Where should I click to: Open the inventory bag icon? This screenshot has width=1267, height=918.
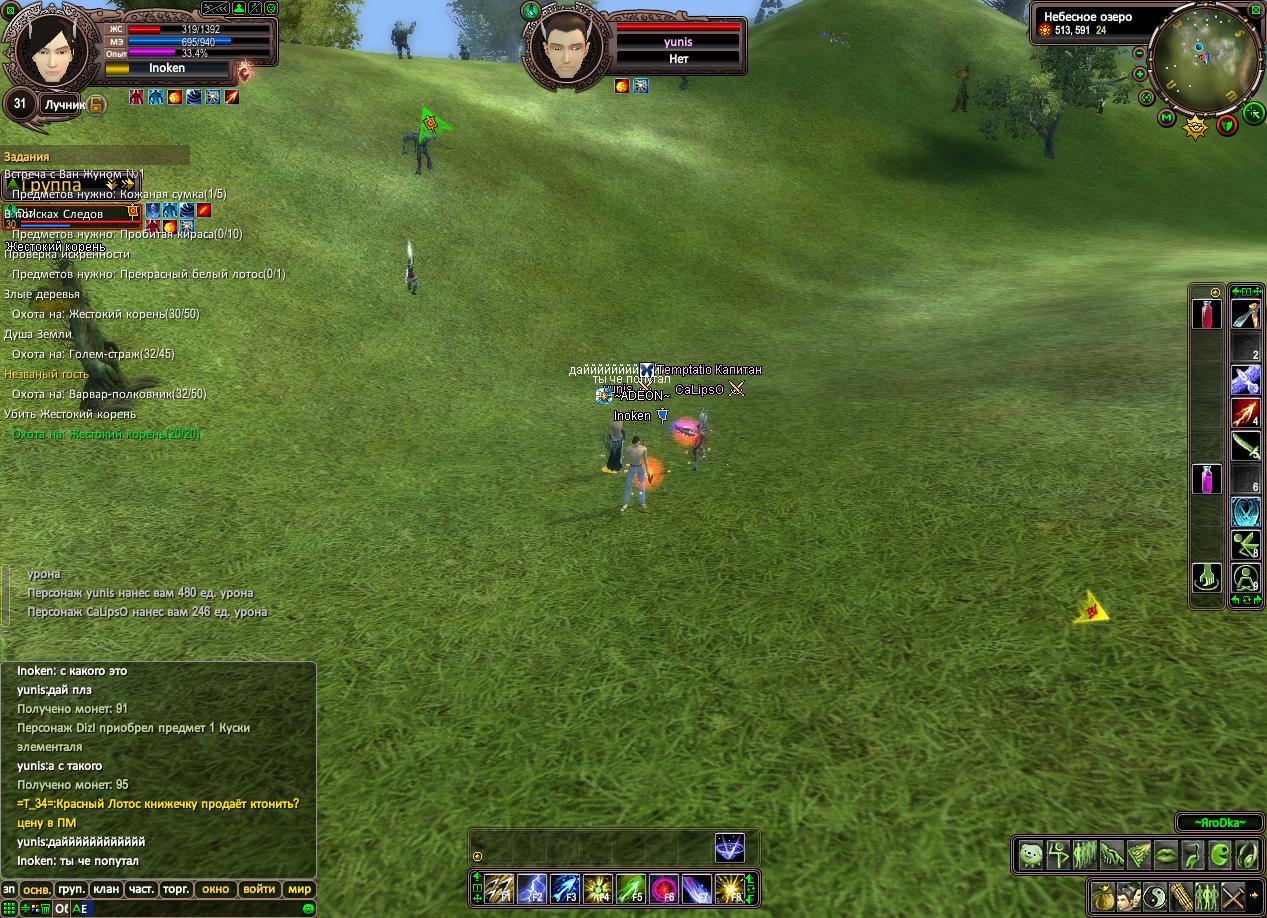pos(1102,896)
